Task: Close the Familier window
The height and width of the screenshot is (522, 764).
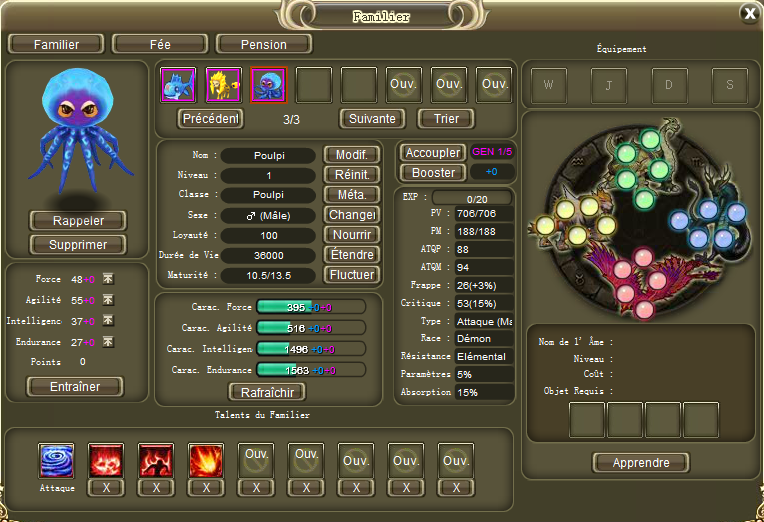Action: (749, 13)
